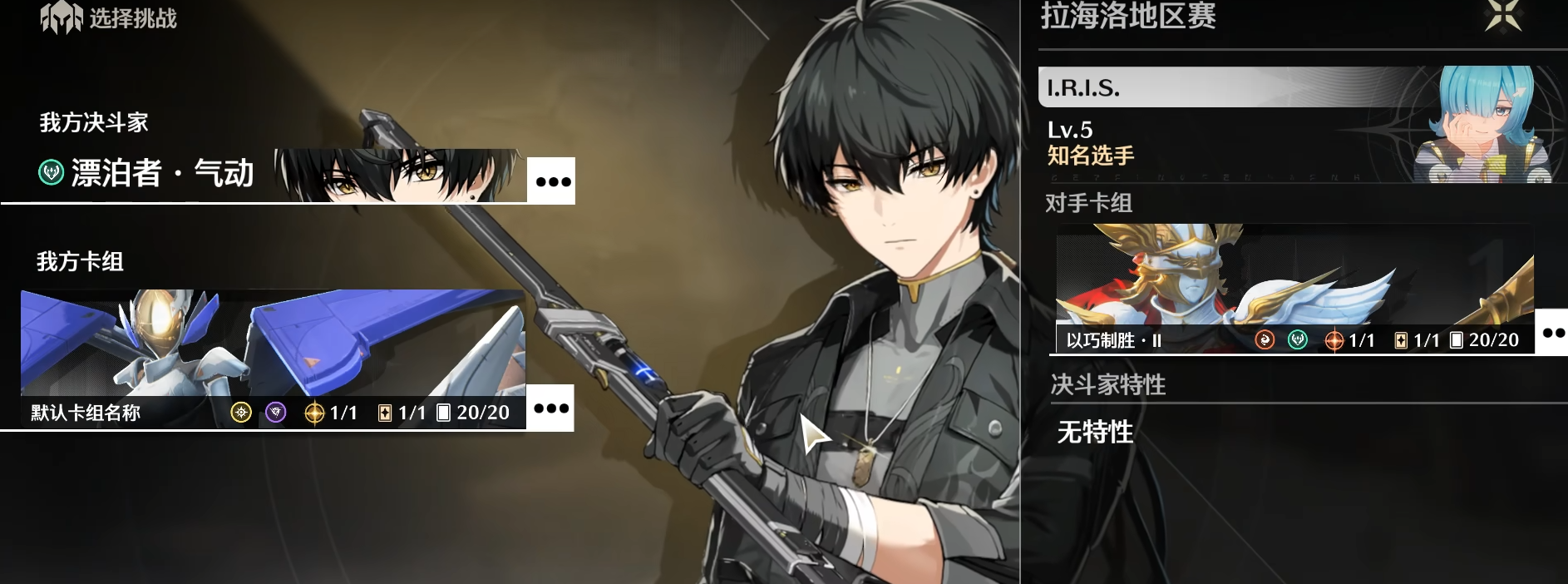Open the opponent deck's more options button
The image size is (1568, 584).
(x=1552, y=333)
